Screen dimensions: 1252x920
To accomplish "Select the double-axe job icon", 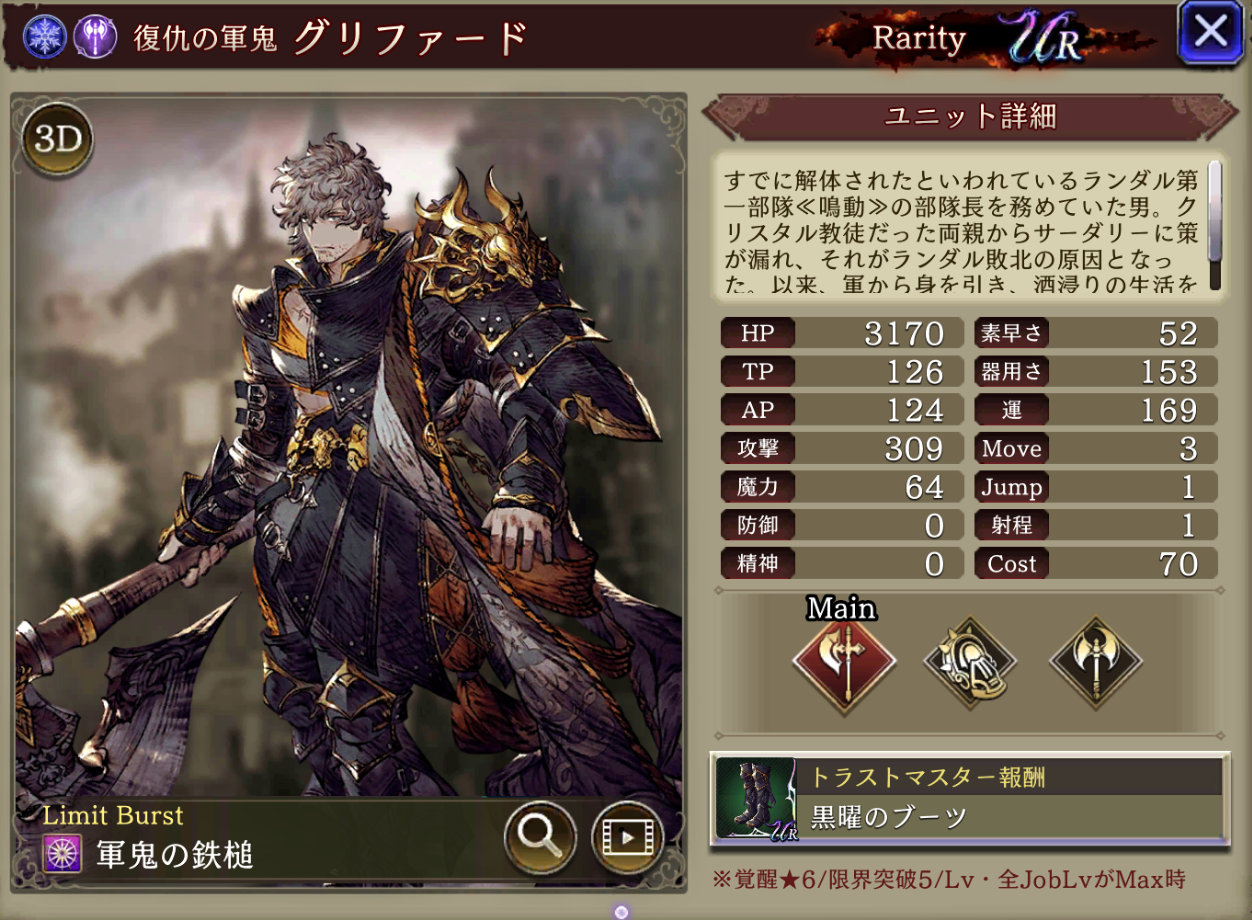I will (1095, 661).
